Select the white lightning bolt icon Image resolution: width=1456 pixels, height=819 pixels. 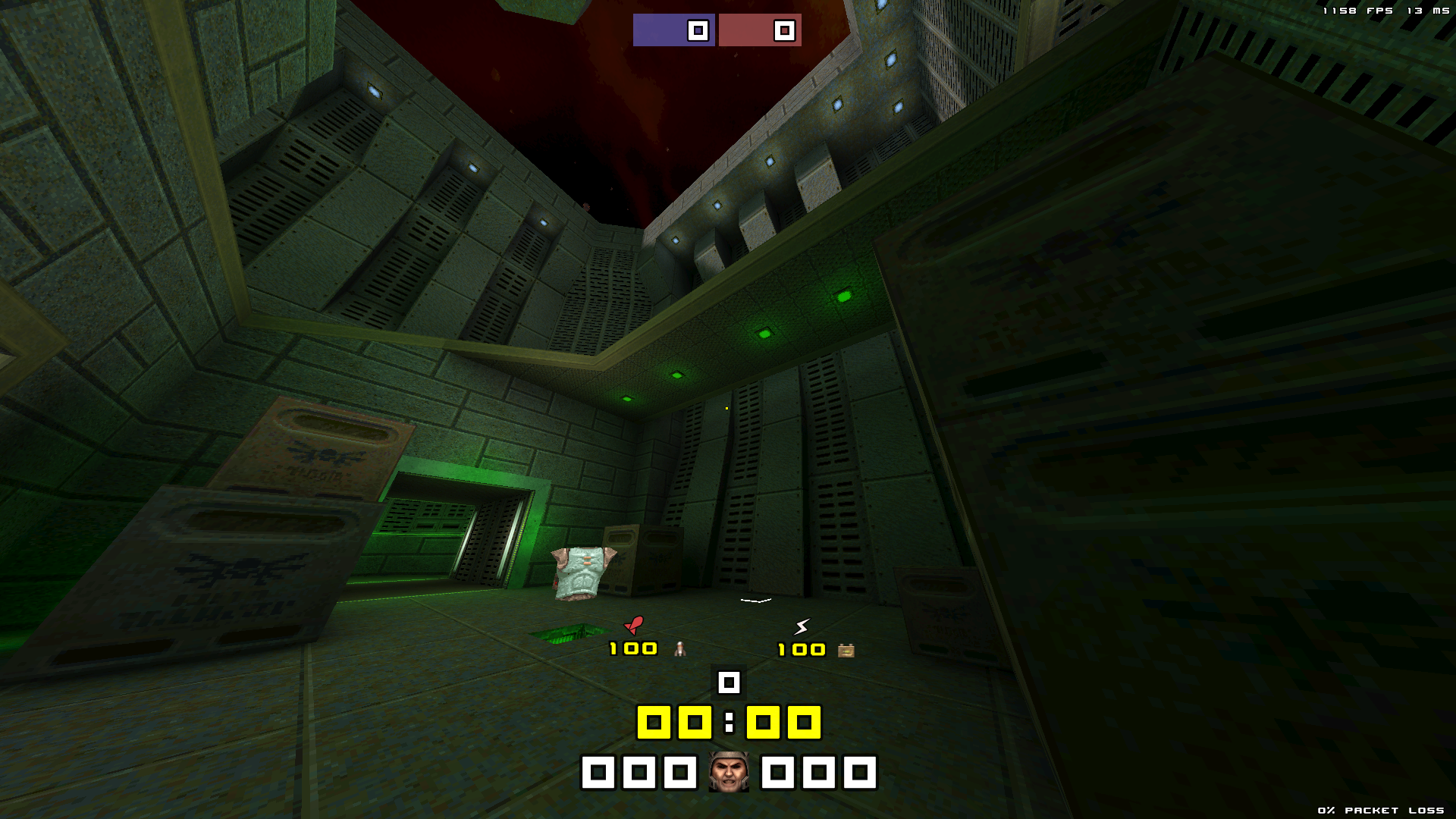point(802,626)
